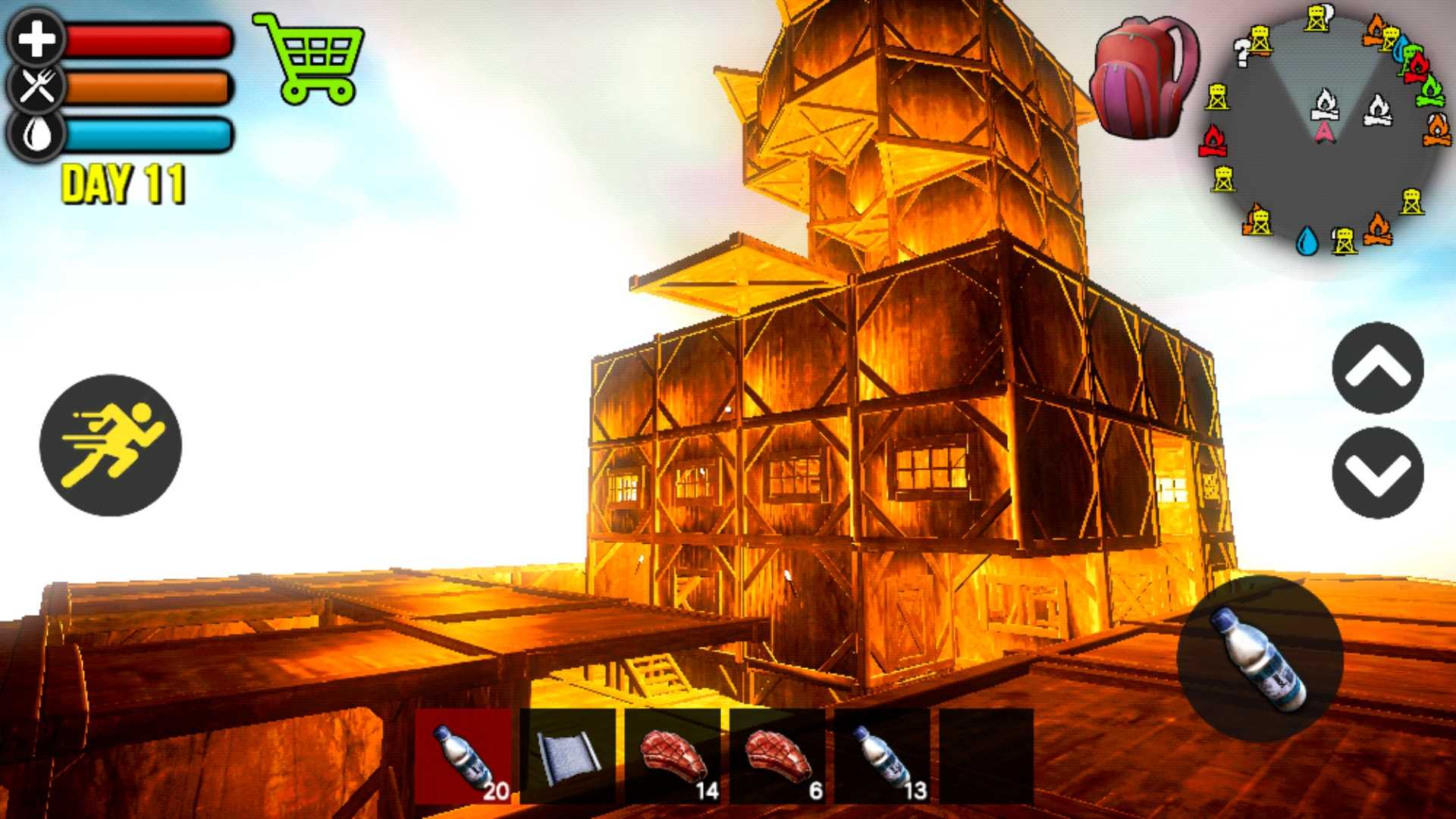This screenshot has height=819, width=1456.
Task: Tap the down arrow button
Action: (x=1377, y=472)
